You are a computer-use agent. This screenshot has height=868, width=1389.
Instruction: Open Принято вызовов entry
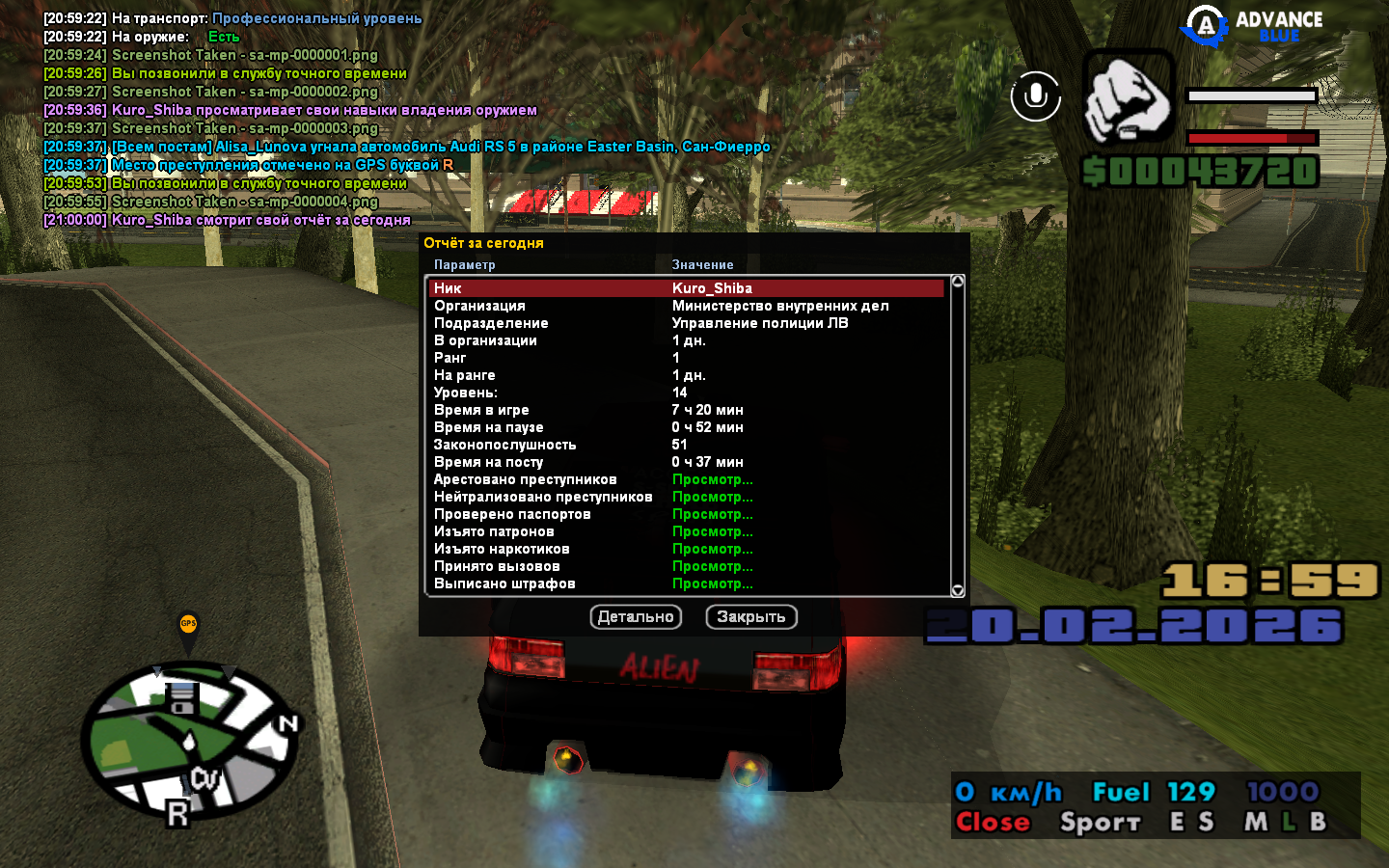[712, 566]
